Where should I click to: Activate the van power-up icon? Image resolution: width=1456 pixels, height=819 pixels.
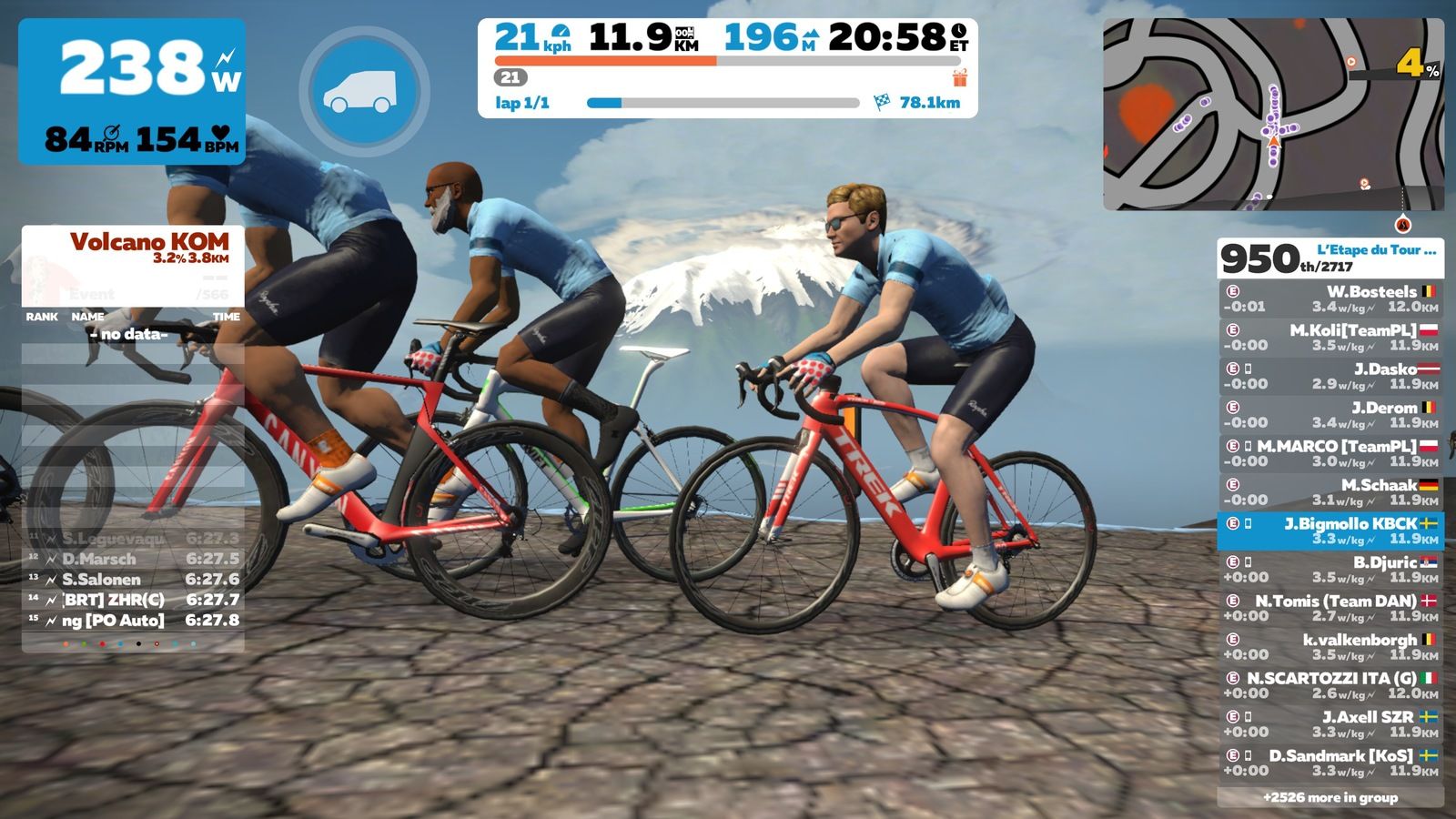(364, 91)
